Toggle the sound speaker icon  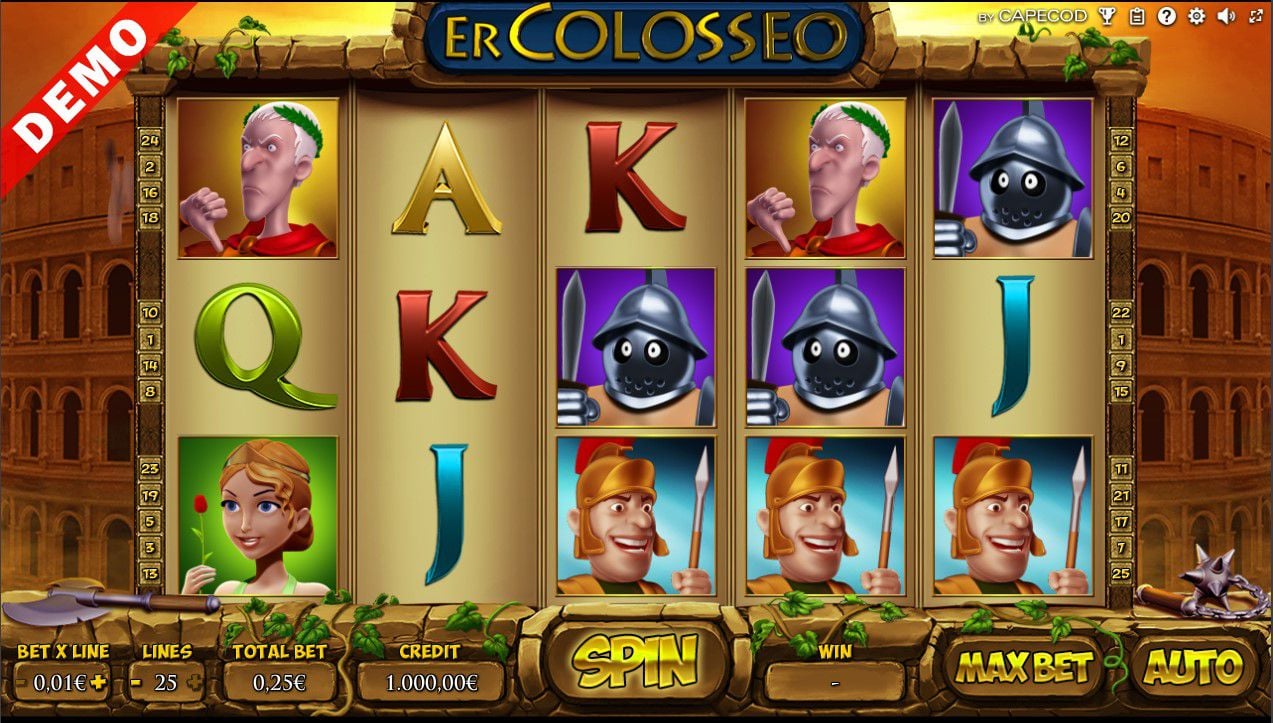click(1227, 16)
